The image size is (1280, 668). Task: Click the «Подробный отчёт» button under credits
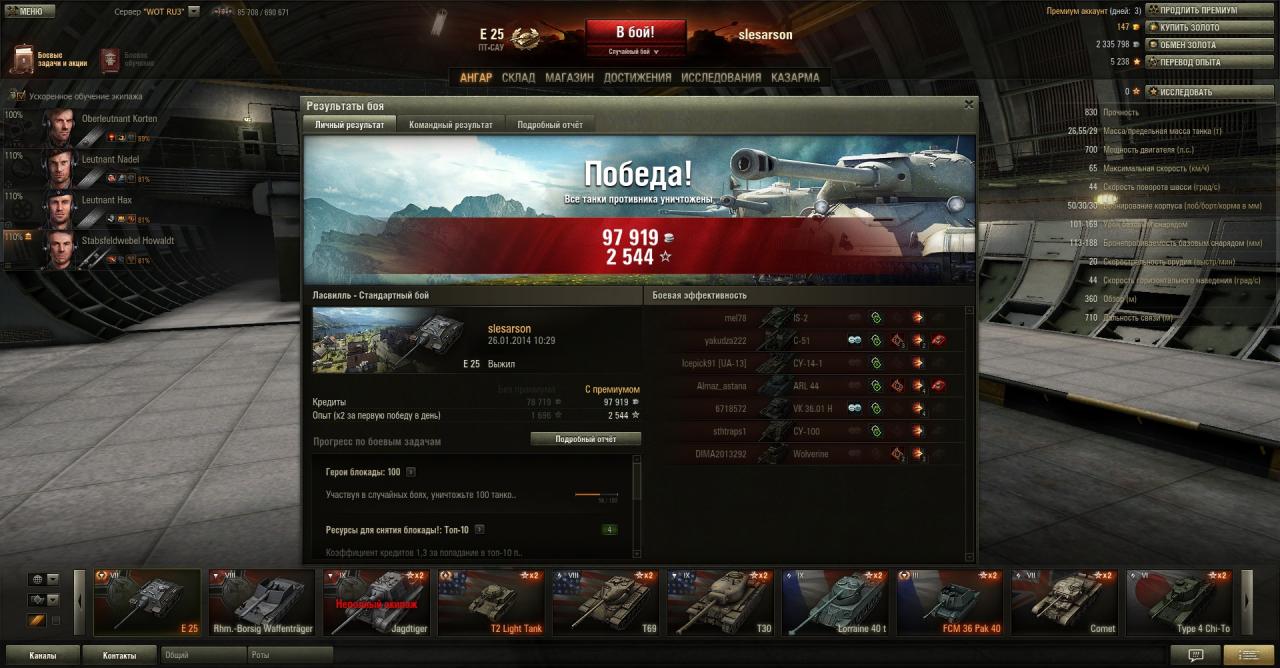[x=585, y=439]
